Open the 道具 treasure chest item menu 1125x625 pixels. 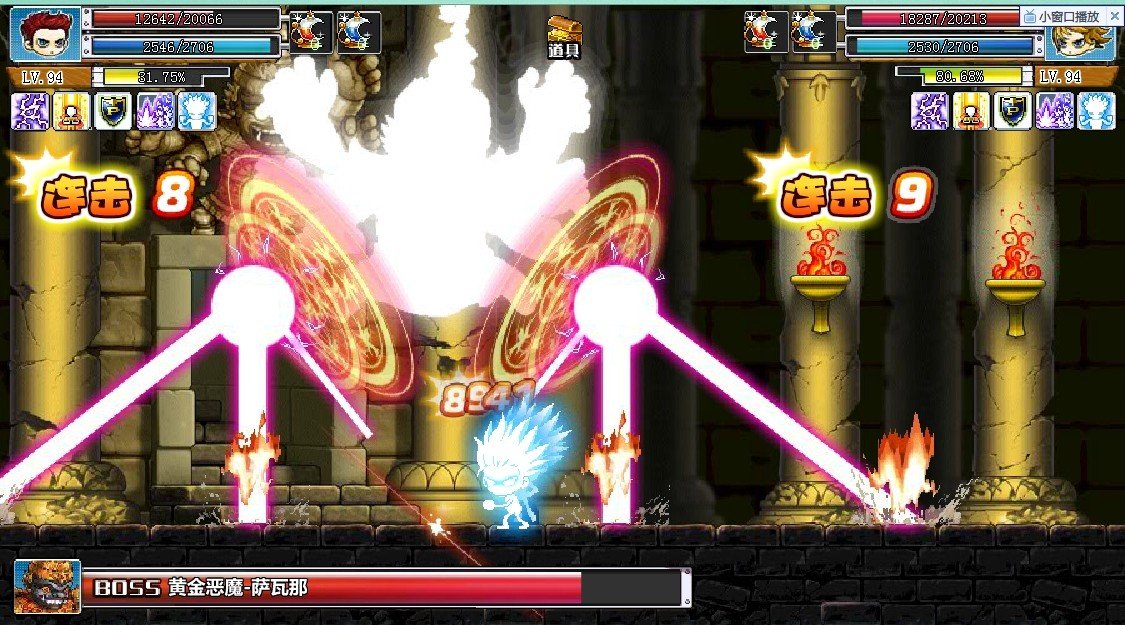coord(564,35)
